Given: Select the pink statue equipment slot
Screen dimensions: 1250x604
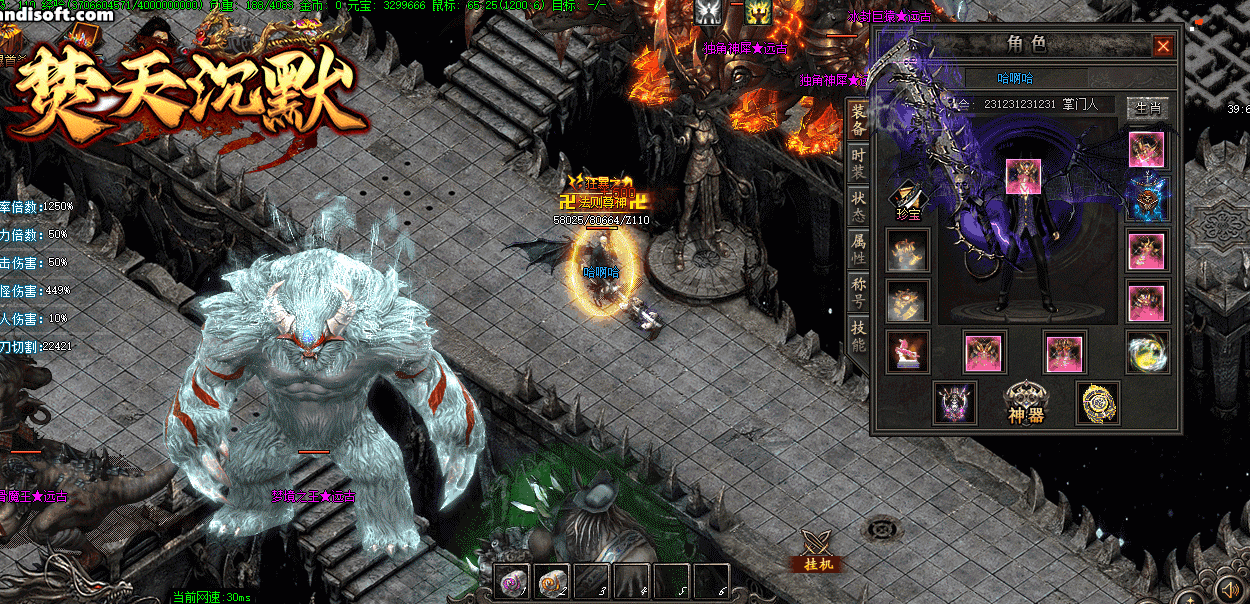Looking at the screenshot, I should tap(907, 351).
